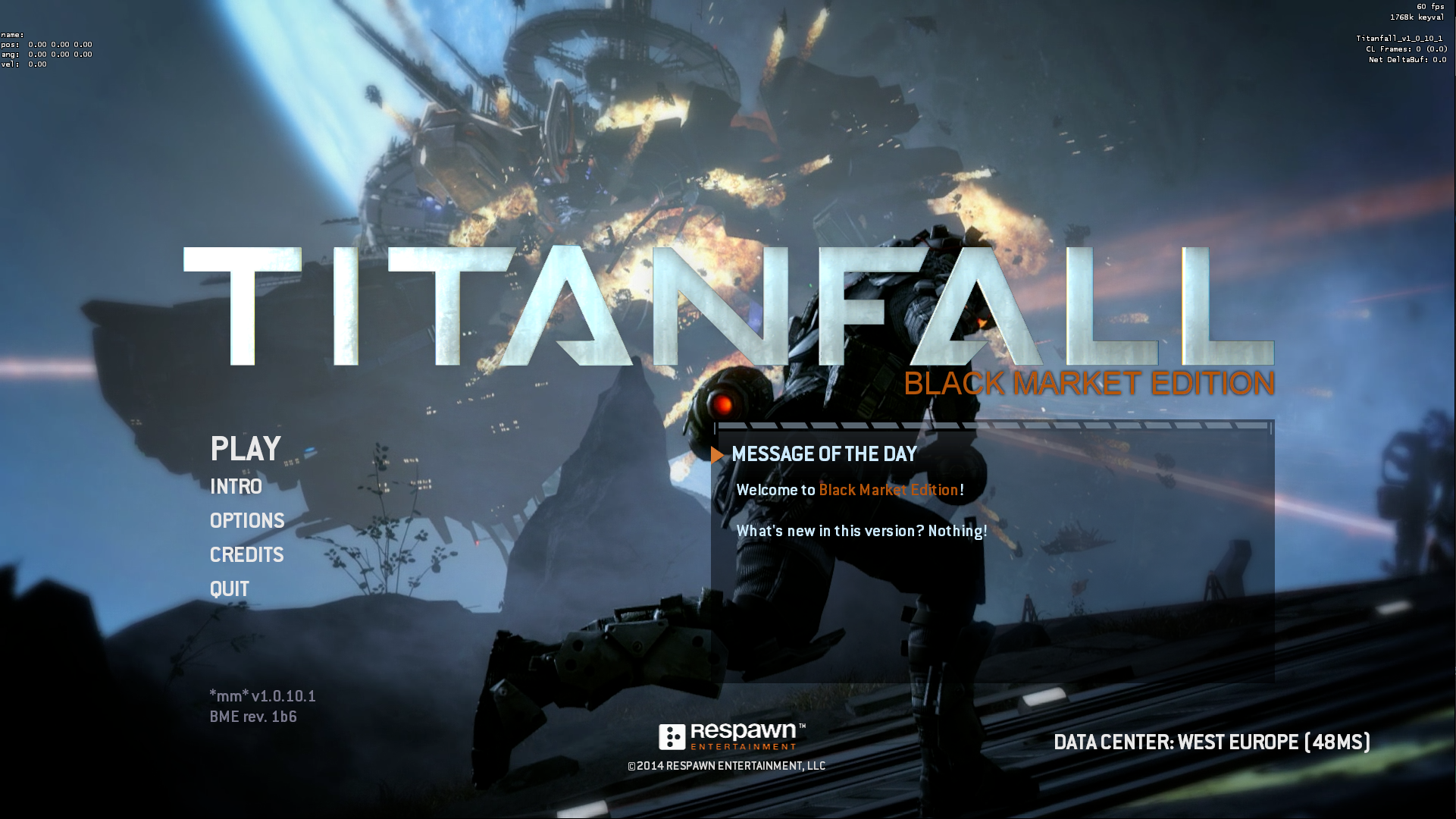The image size is (1456, 819).
Task: Open the CREDITS screen
Action: [246, 555]
